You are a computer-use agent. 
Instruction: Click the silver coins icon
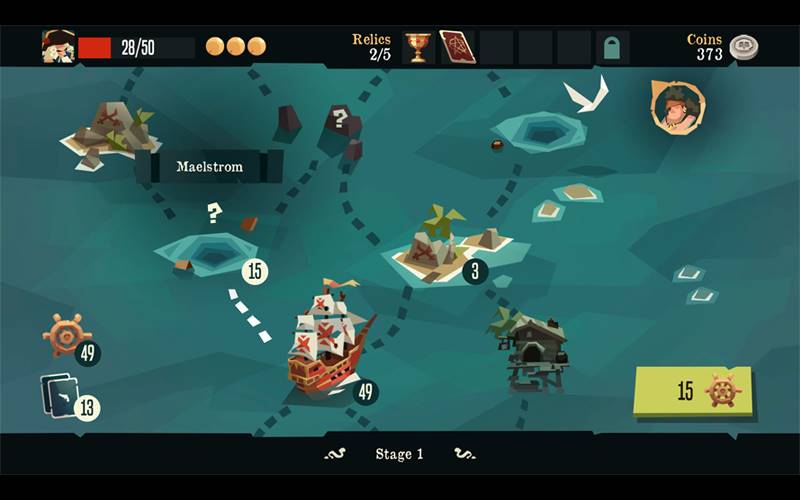743,47
